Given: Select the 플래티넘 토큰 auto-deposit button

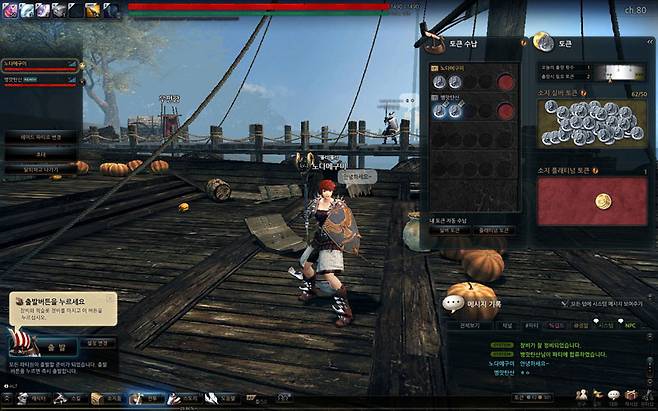Looking at the screenshot, I should [495, 230].
